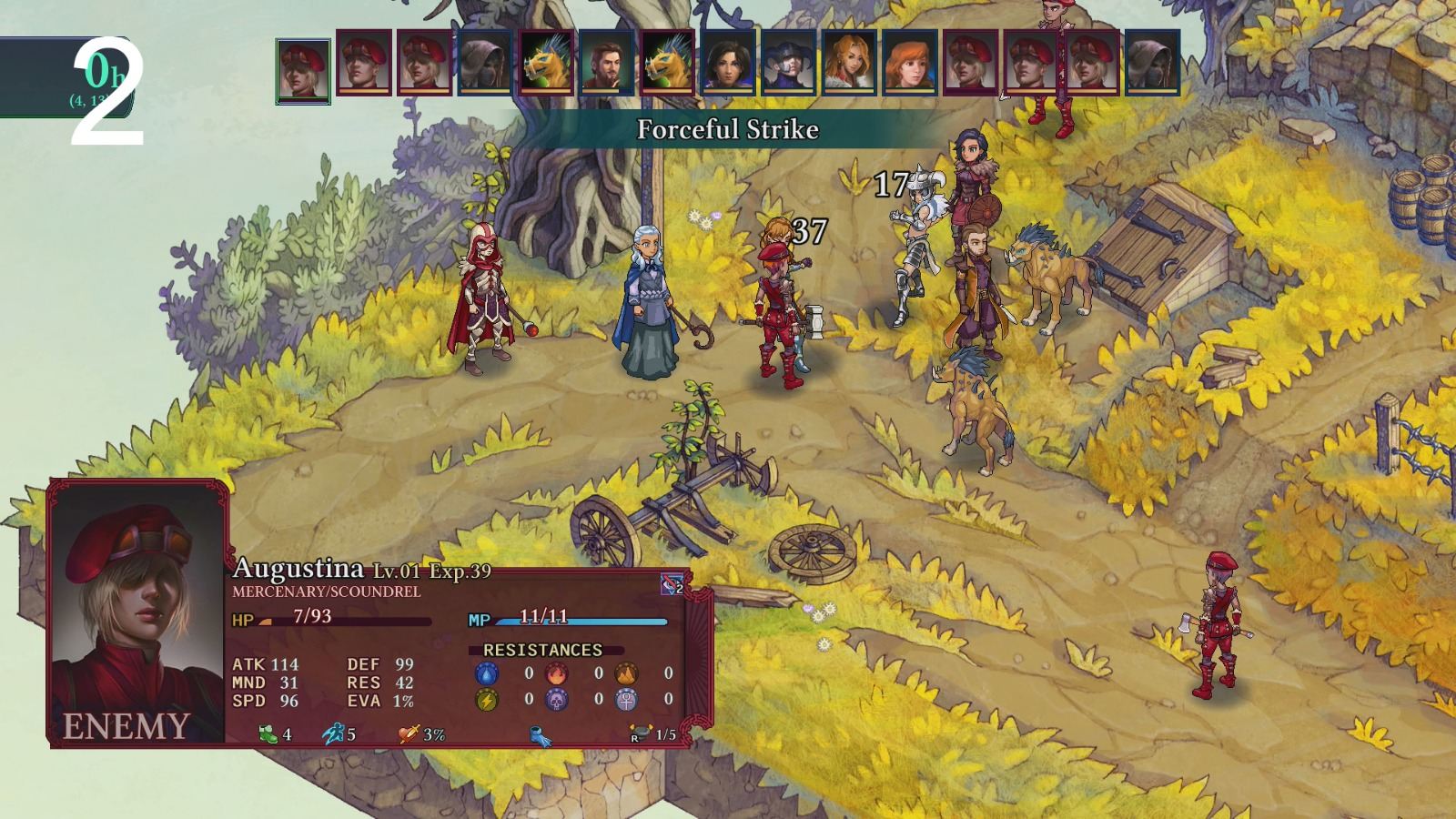This screenshot has width=1456, height=819.
Task: Click the green boot movement stat icon
Action: click(x=268, y=733)
